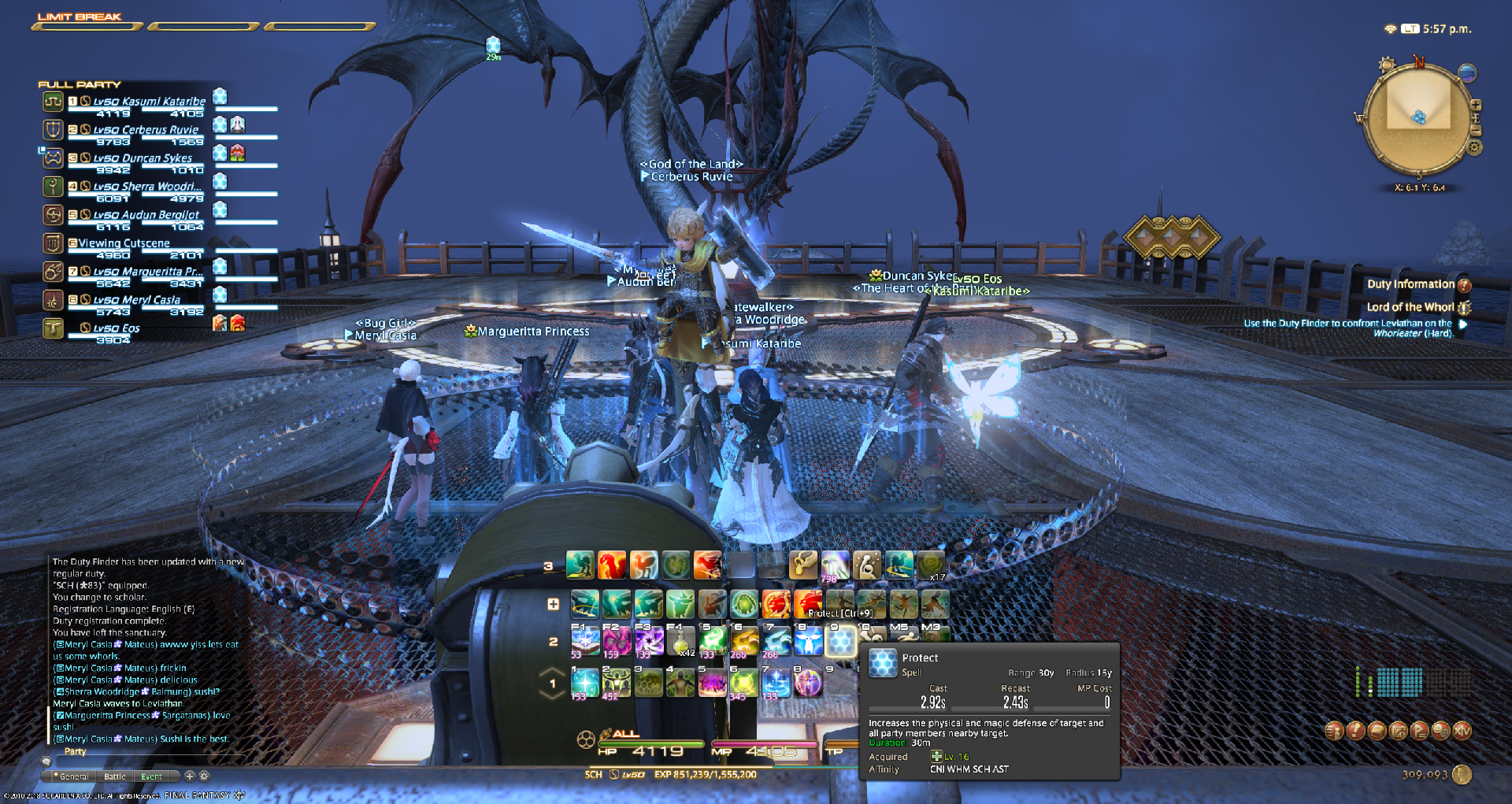Cycle hotbar 1 up with the arrow

coord(553,672)
